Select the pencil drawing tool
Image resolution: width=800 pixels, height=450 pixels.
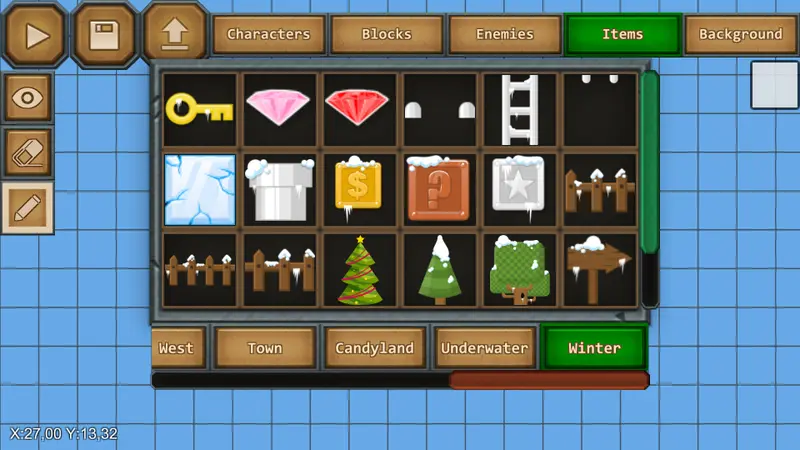tap(29, 208)
